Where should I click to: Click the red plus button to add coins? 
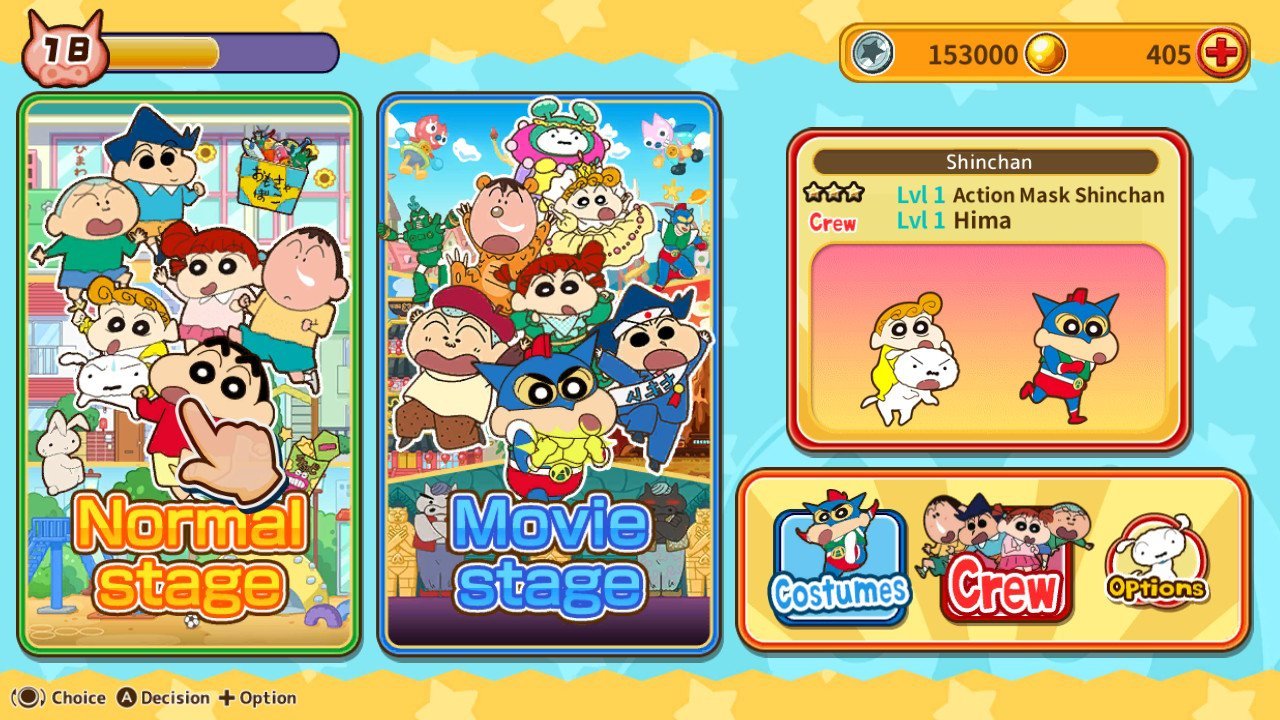(x=1219, y=54)
